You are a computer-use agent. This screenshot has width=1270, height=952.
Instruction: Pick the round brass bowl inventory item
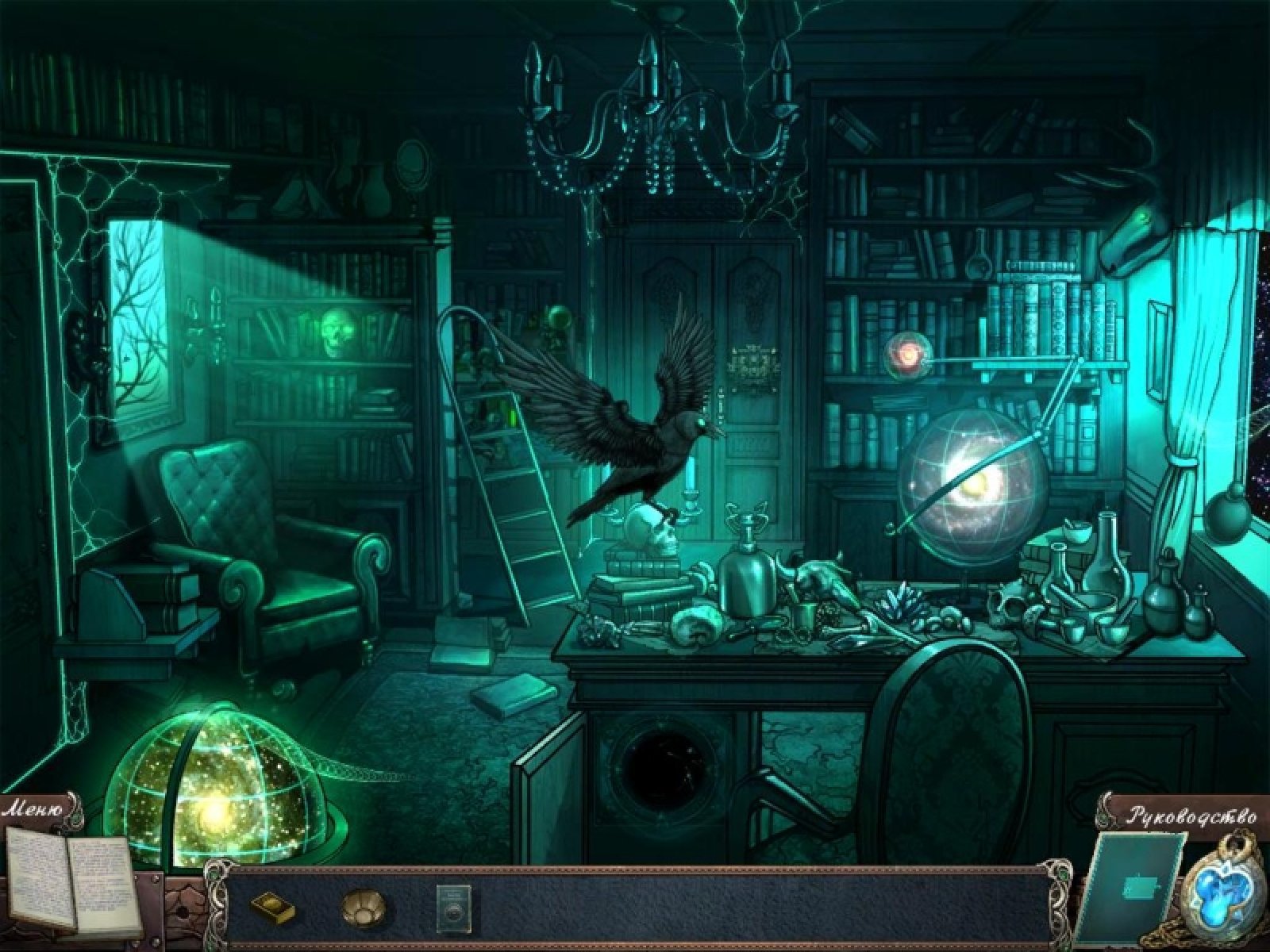[364, 905]
